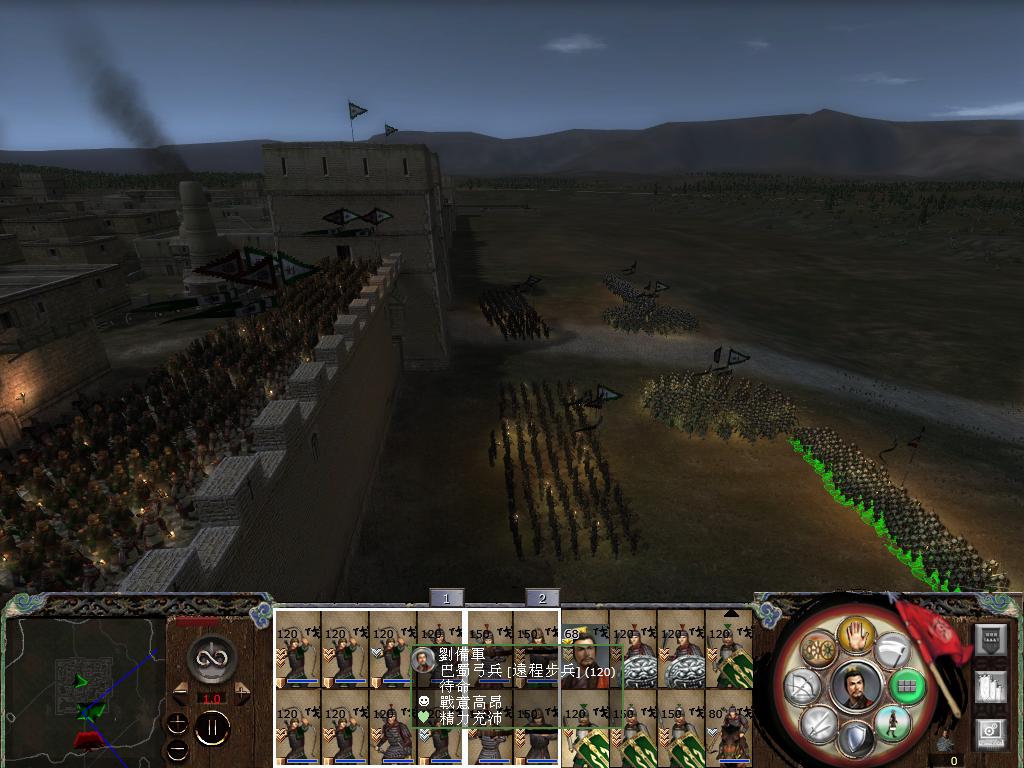Toggle fire-at-will using the bow icon
The width and height of the screenshot is (1024, 768).
(x=802, y=687)
